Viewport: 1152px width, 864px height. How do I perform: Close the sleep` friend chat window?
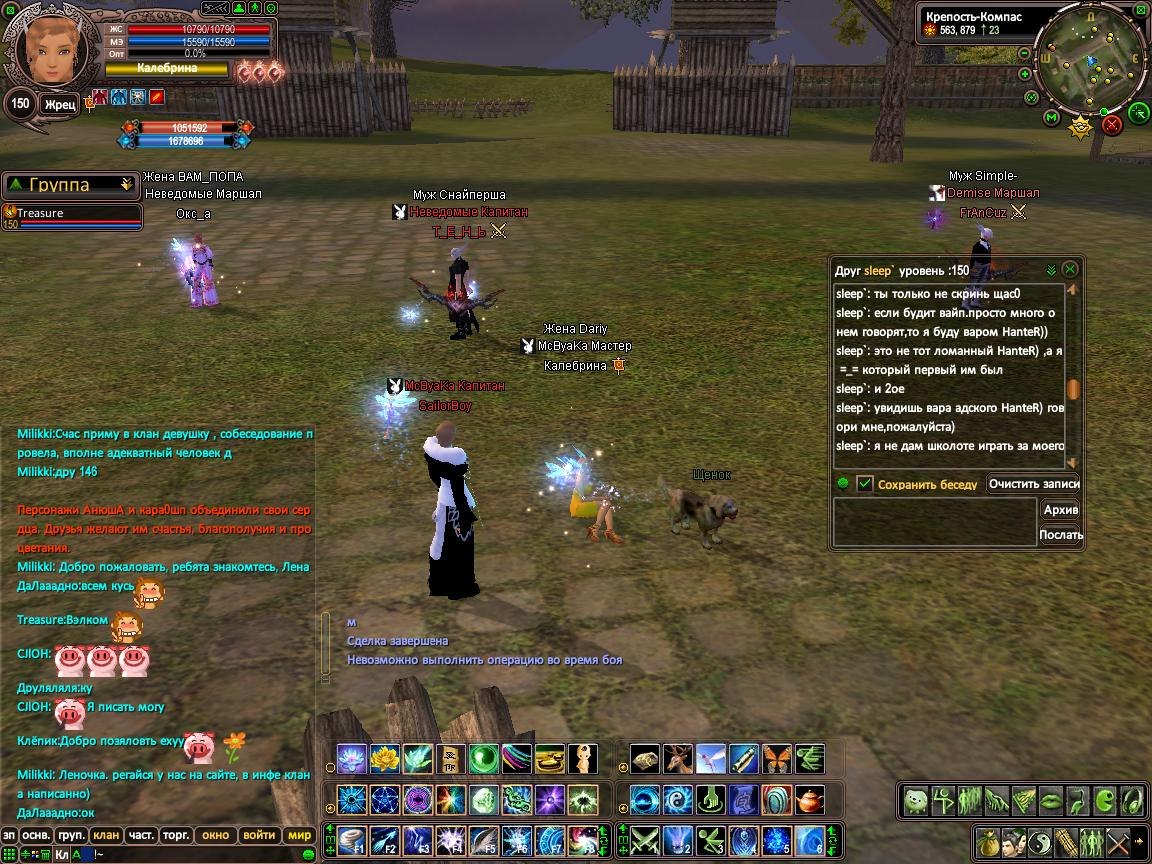[x=1070, y=270]
